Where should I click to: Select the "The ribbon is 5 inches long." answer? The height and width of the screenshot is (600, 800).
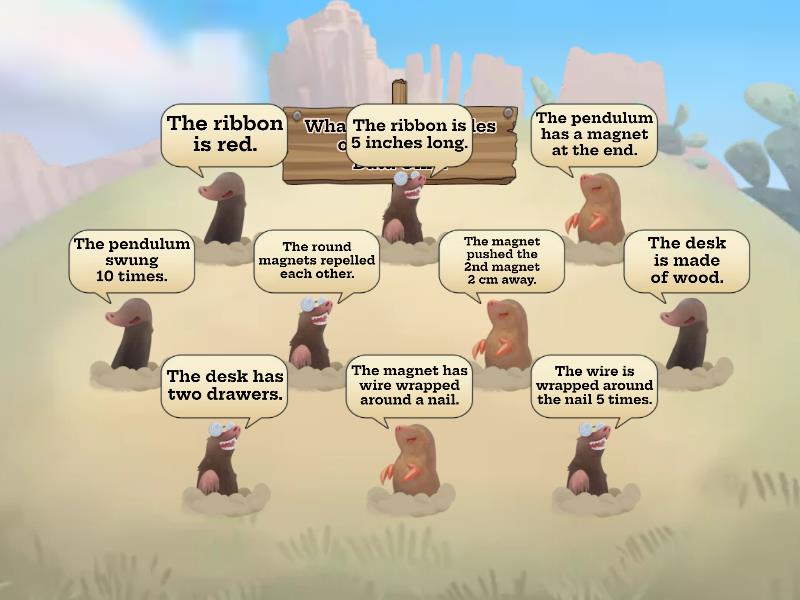409,134
